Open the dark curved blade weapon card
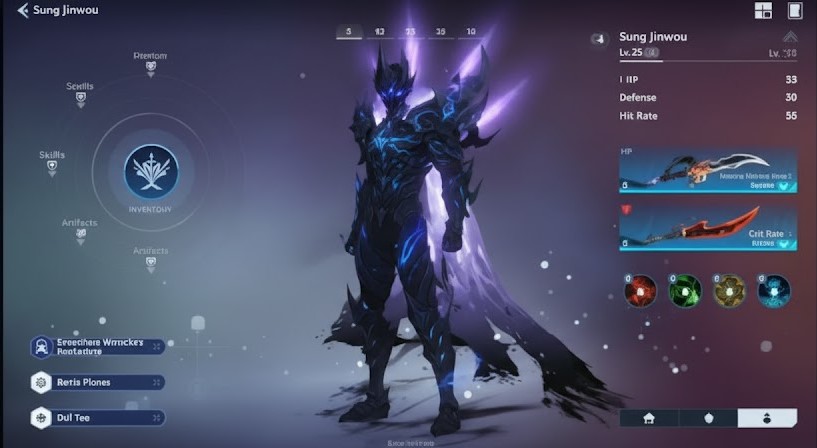This screenshot has height=448, width=817. pyautogui.click(x=708, y=172)
